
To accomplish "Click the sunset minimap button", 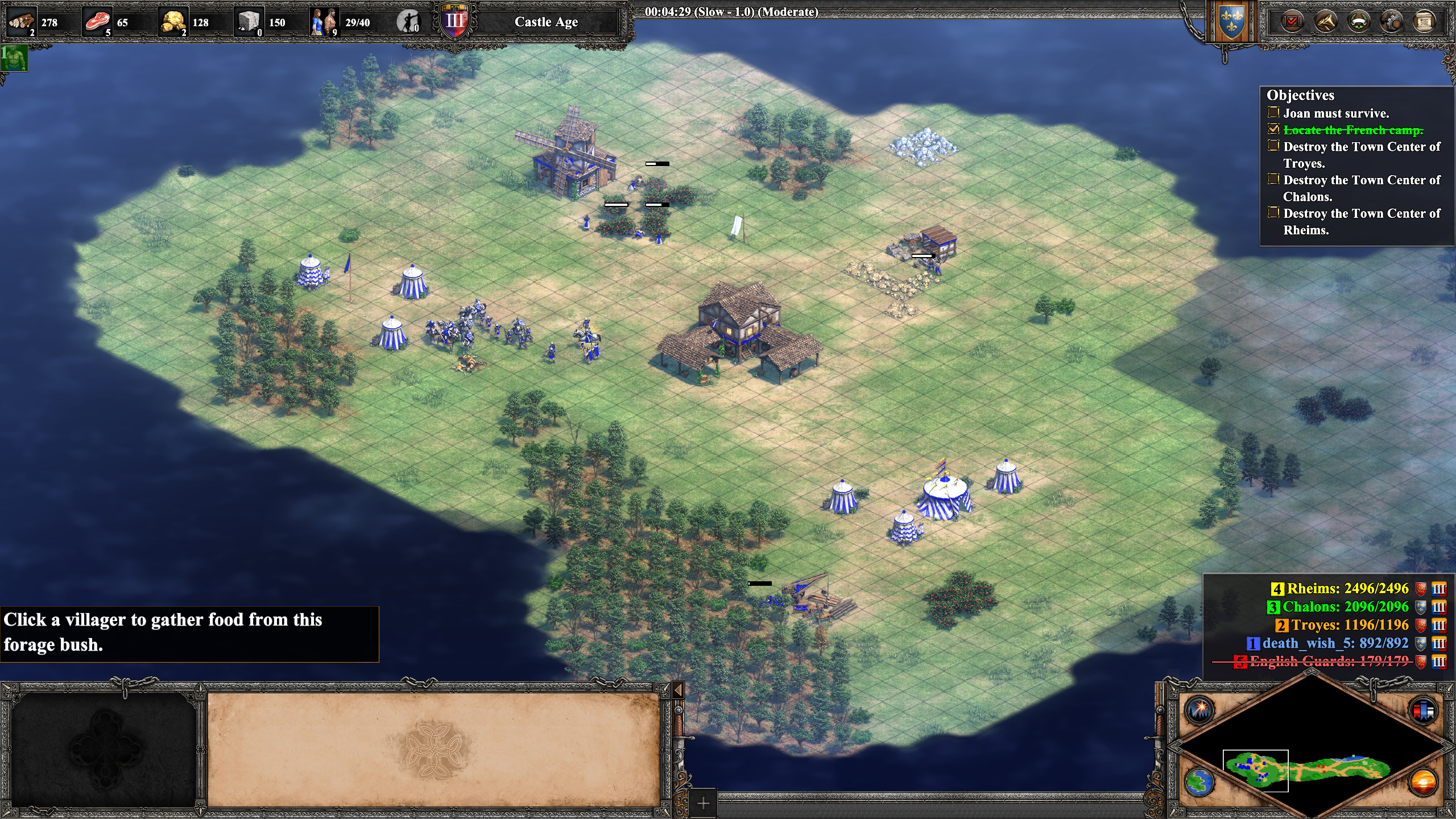I will pos(1424,782).
